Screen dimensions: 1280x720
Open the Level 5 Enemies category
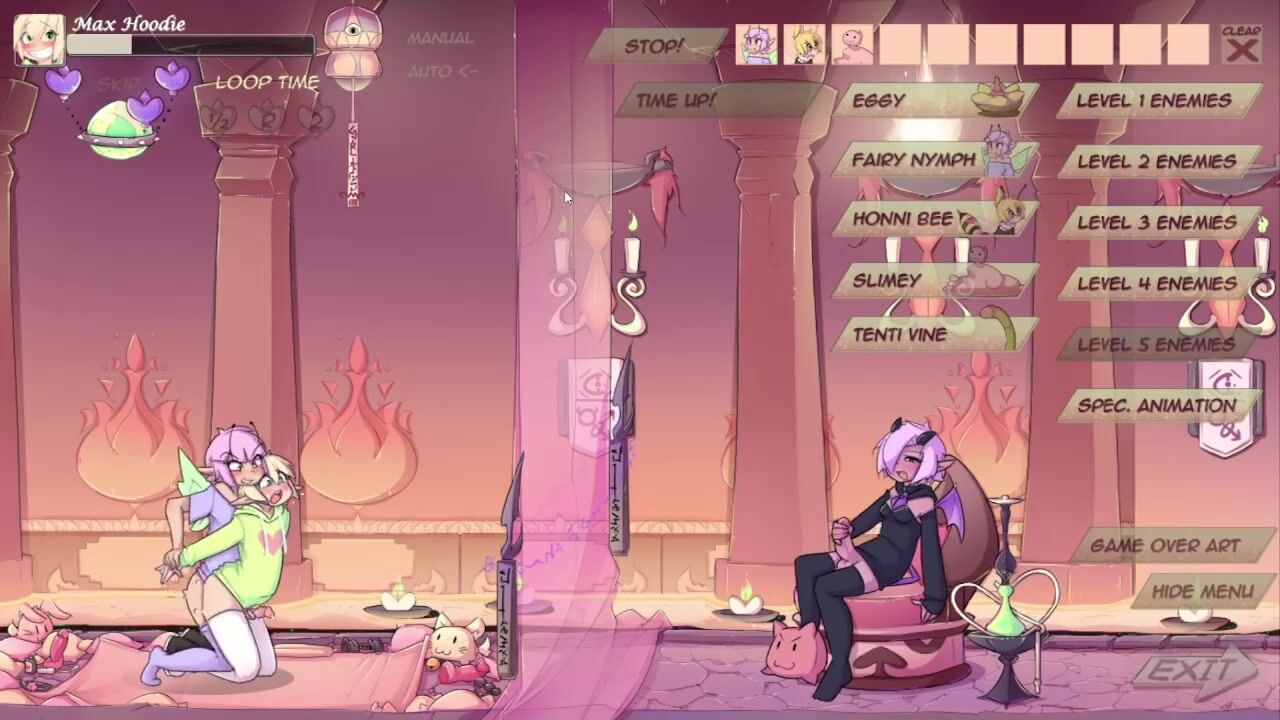tap(1156, 345)
